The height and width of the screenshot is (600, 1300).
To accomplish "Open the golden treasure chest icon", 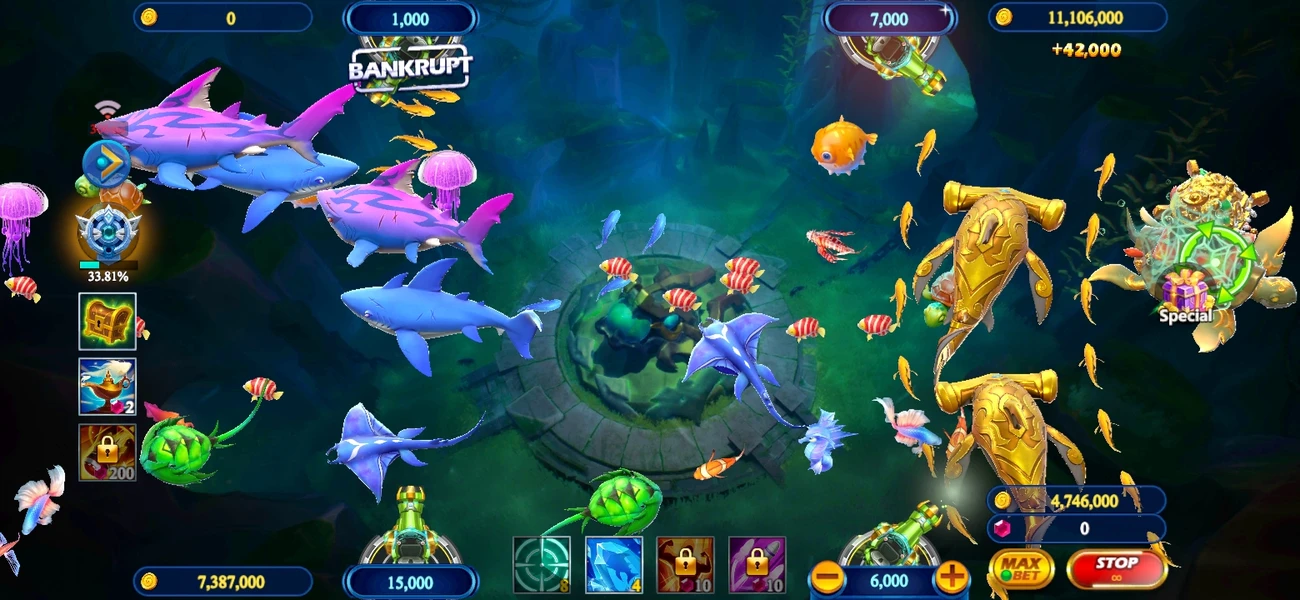I will click(107, 321).
